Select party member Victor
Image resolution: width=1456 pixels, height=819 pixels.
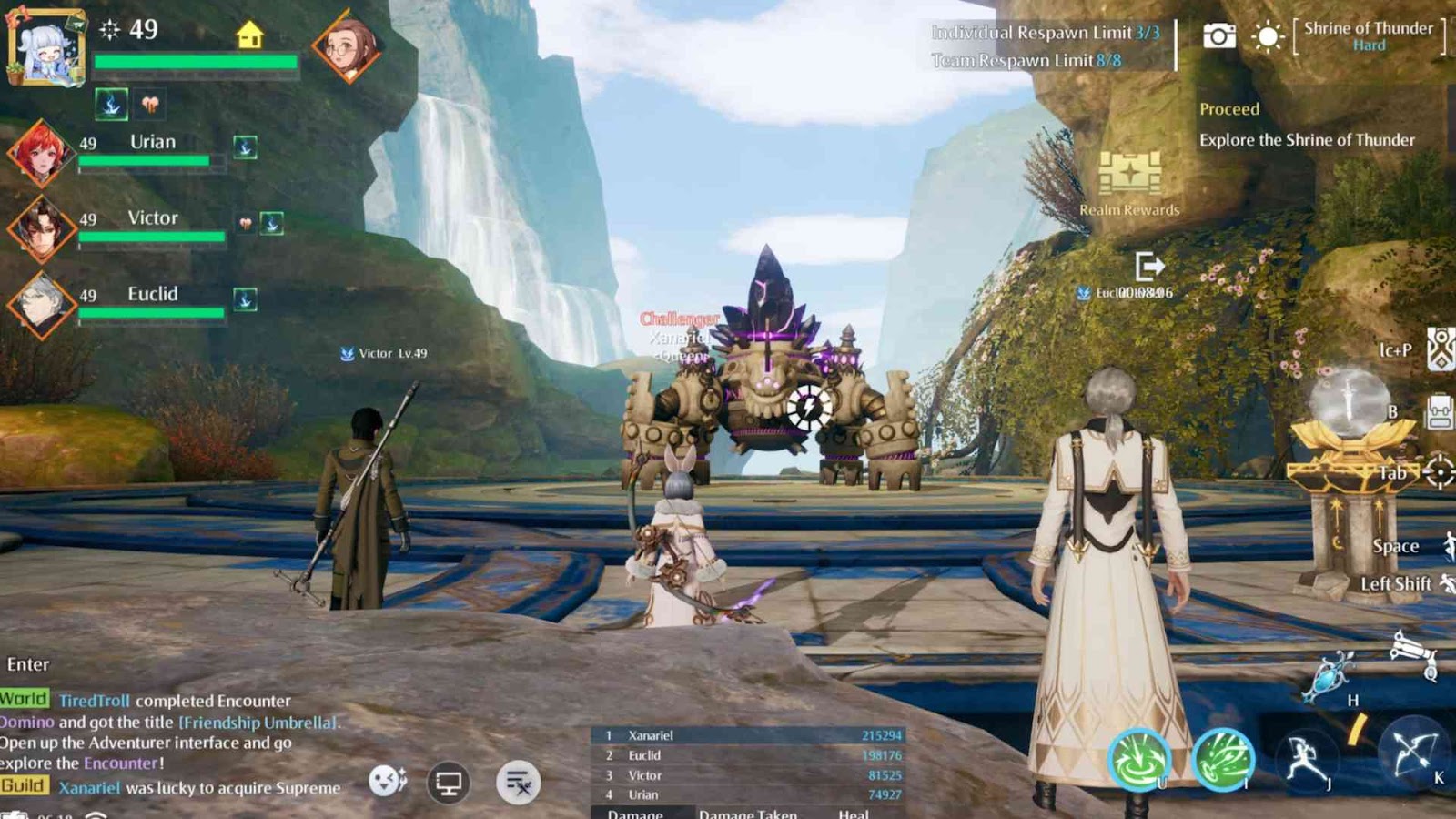click(x=41, y=227)
